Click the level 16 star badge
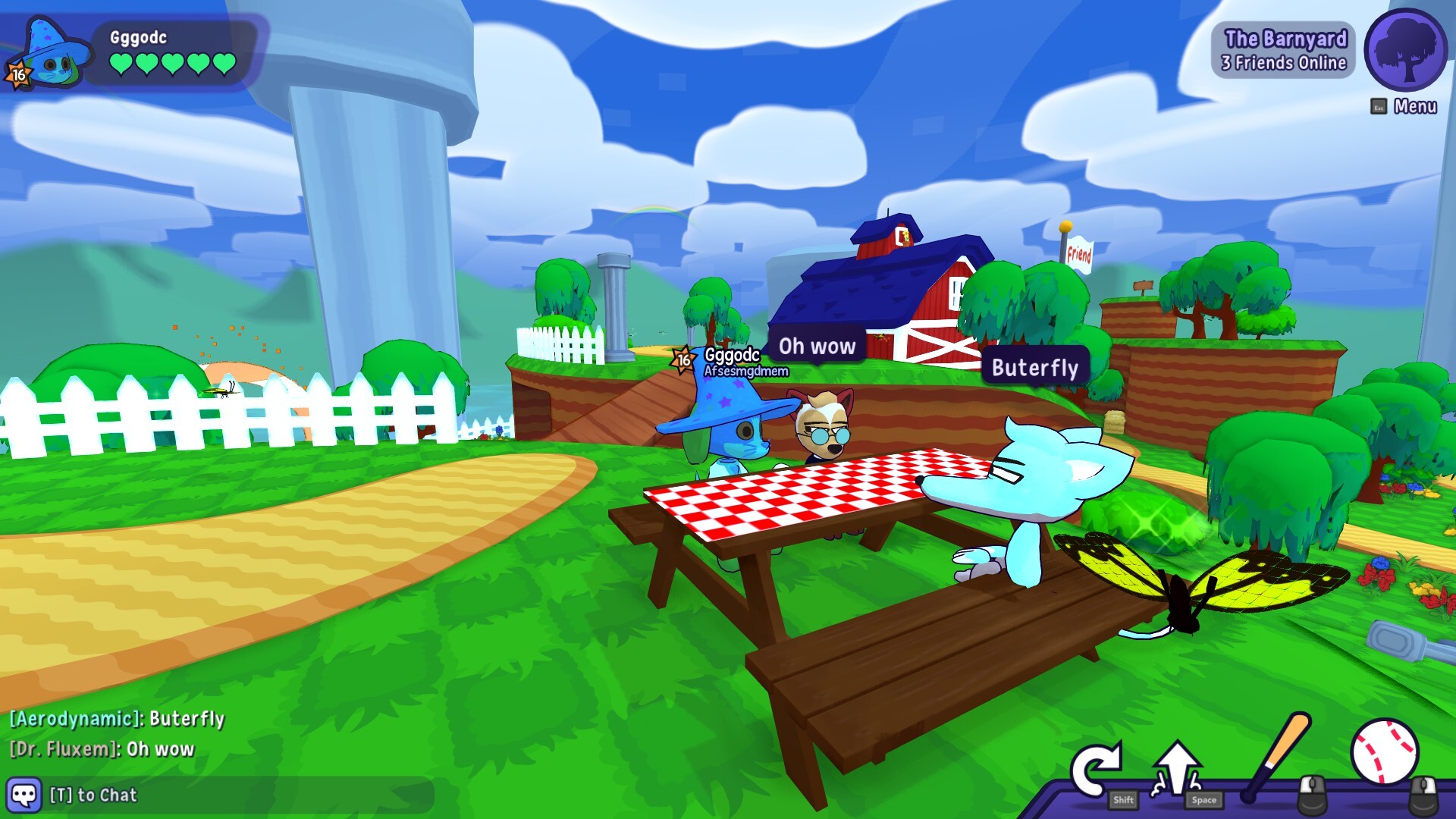The image size is (1456, 819). pos(18,74)
